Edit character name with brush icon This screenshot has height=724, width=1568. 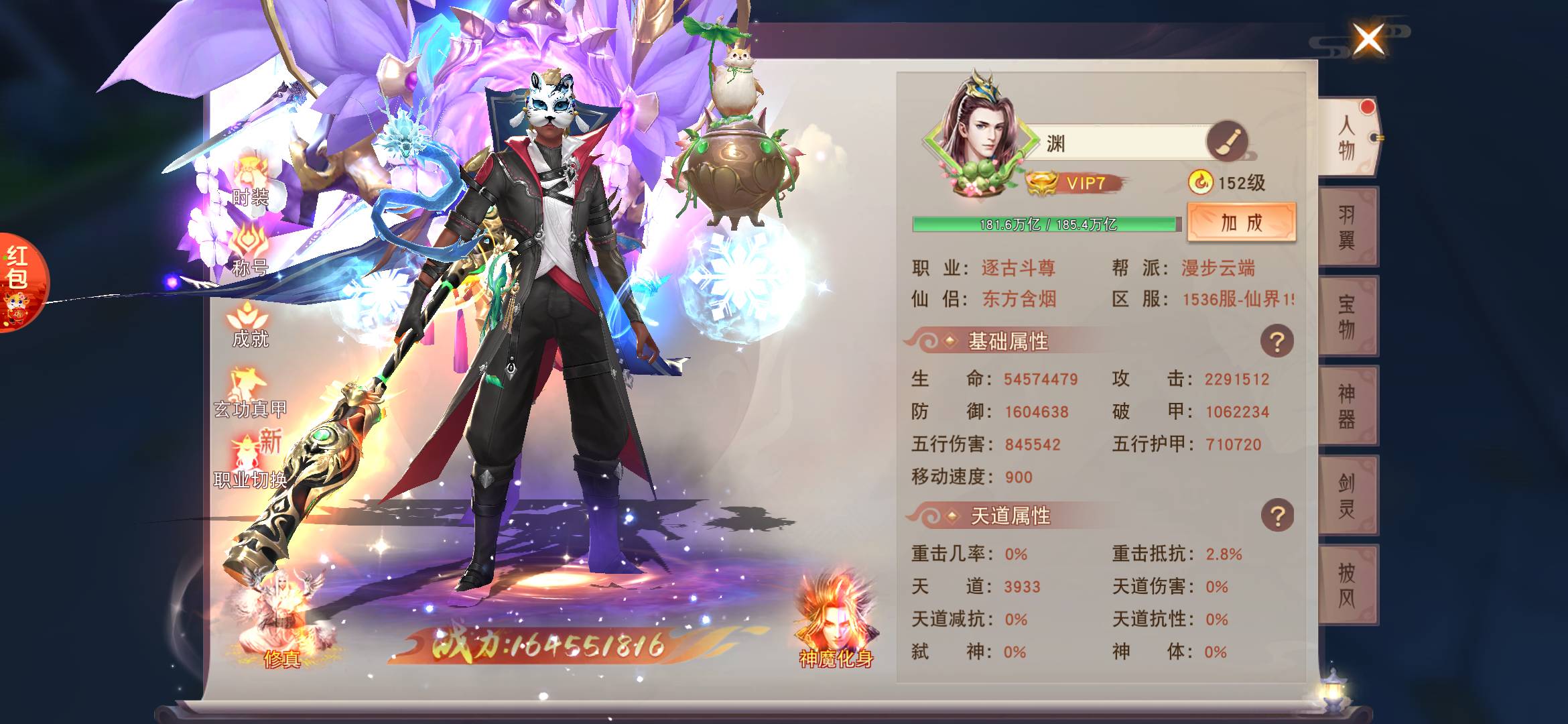pyautogui.click(x=1226, y=141)
